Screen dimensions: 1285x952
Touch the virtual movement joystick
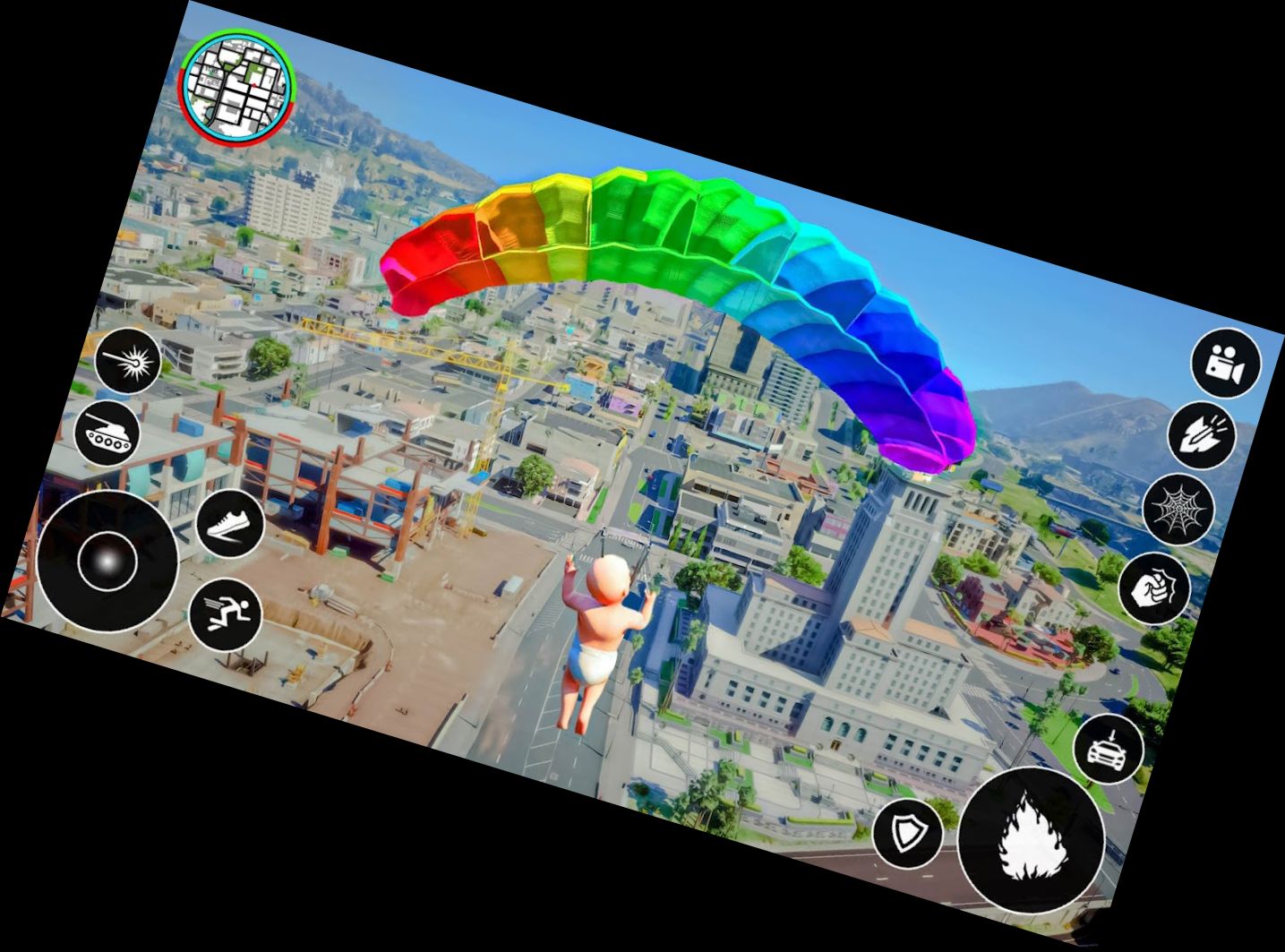click(107, 562)
